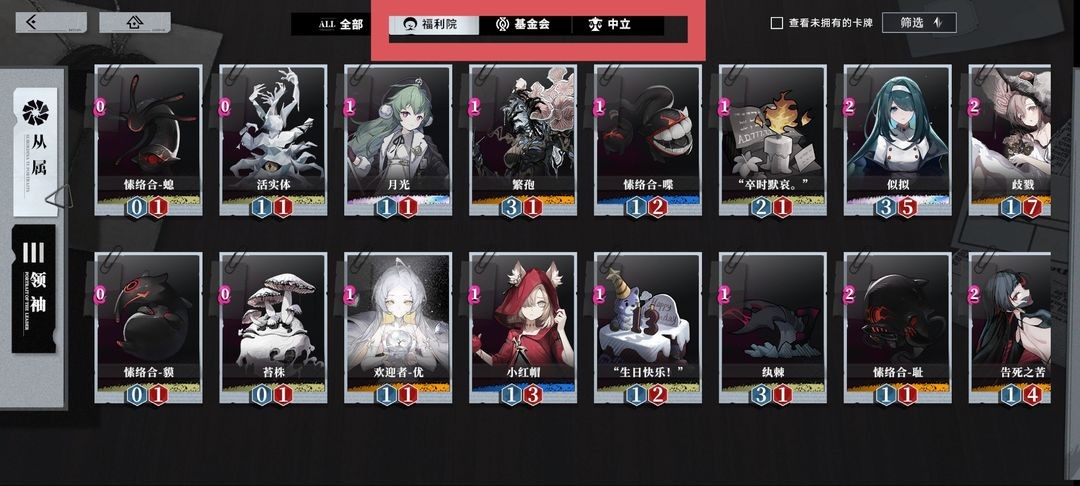Choose the 领袖 side category
This screenshot has height=486, width=1080.
click(x=34, y=288)
